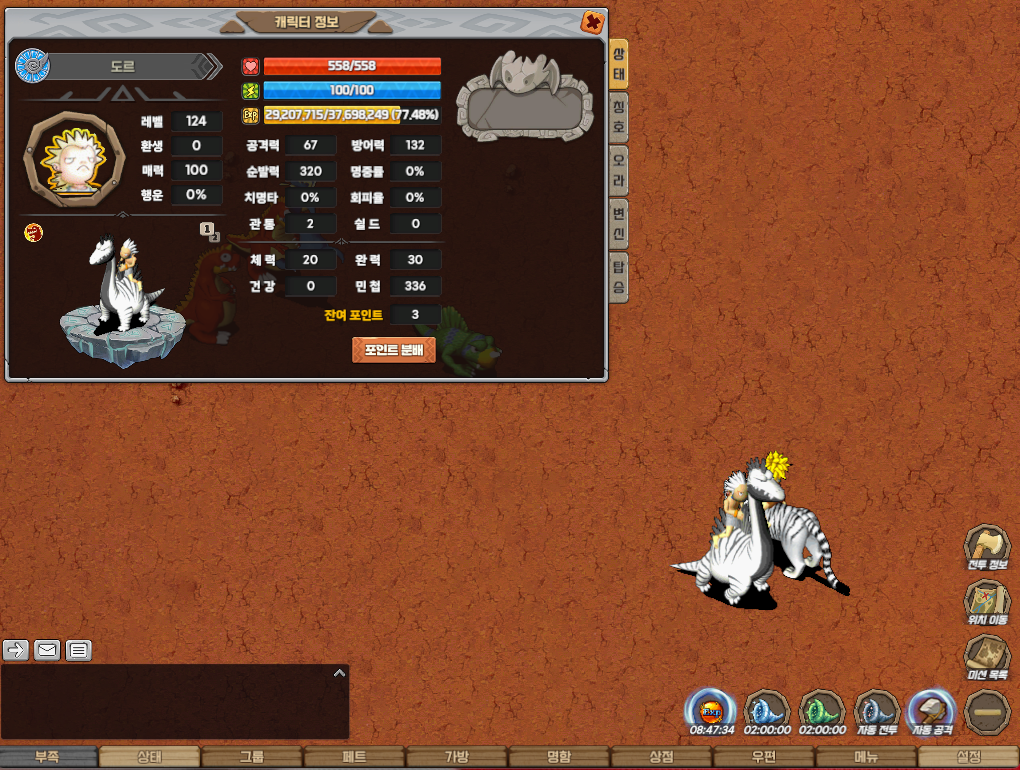Open the 페트 pet menu
Screen dimensions: 1020x770
(x=354, y=758)
